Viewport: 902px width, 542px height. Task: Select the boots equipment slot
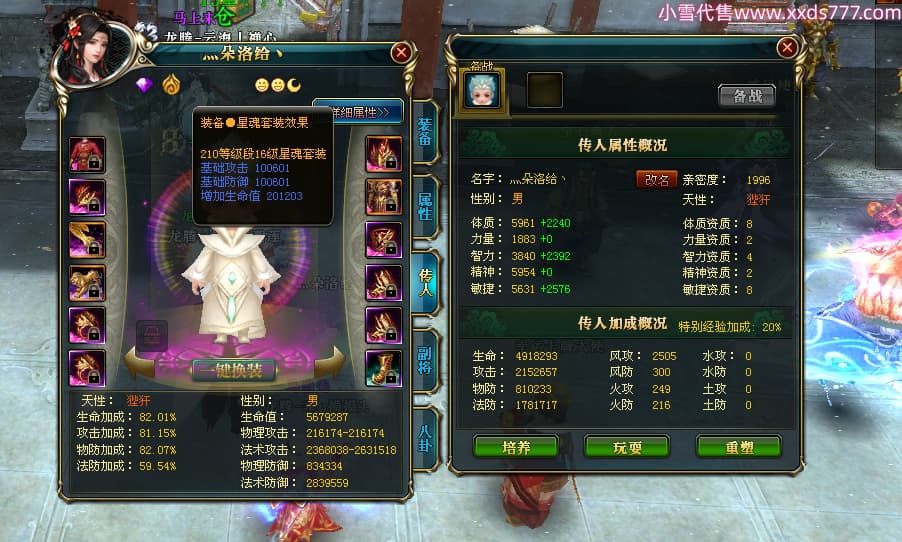pos(384,368)
